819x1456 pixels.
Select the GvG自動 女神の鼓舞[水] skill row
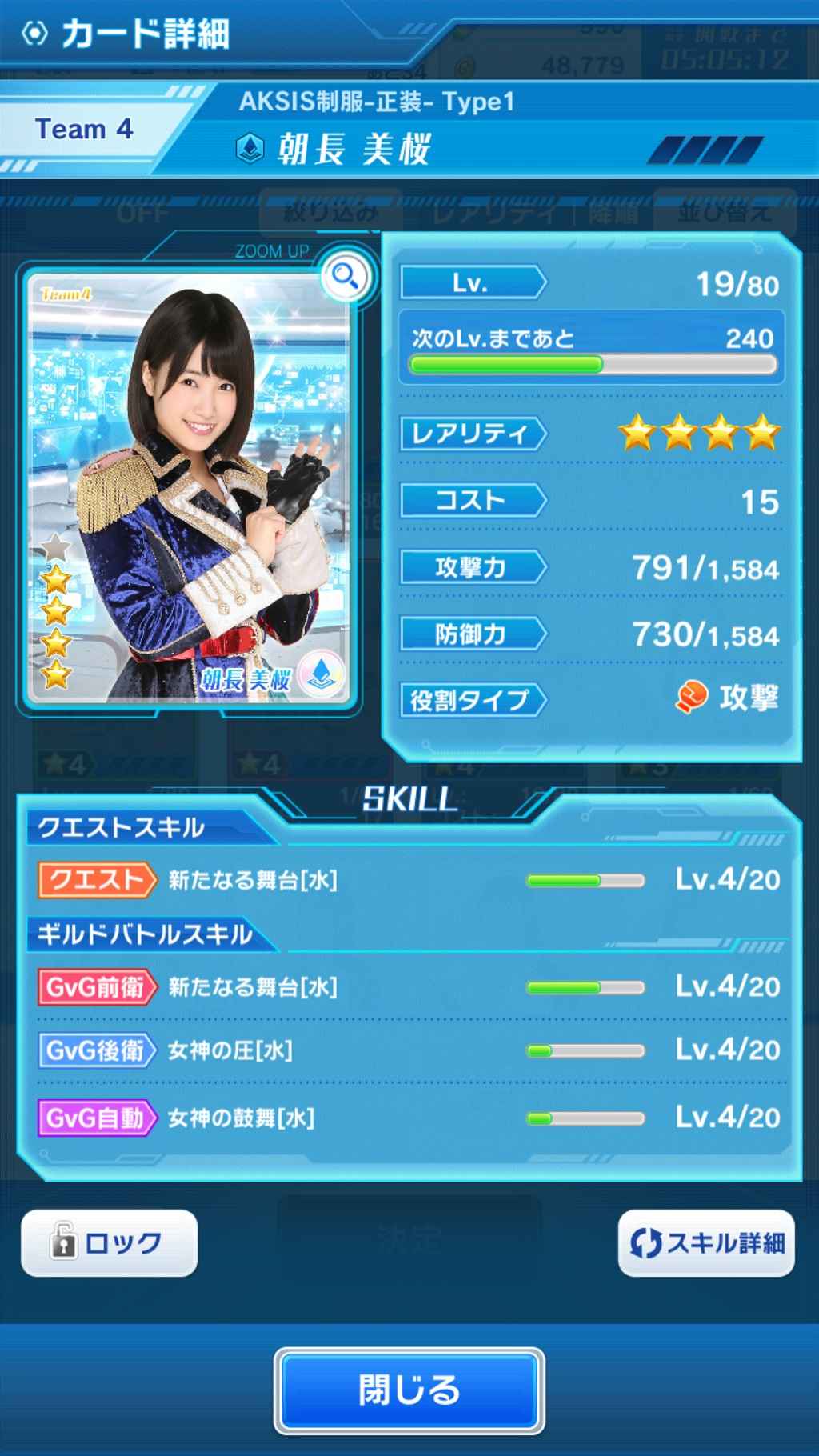coord(409,1118)
